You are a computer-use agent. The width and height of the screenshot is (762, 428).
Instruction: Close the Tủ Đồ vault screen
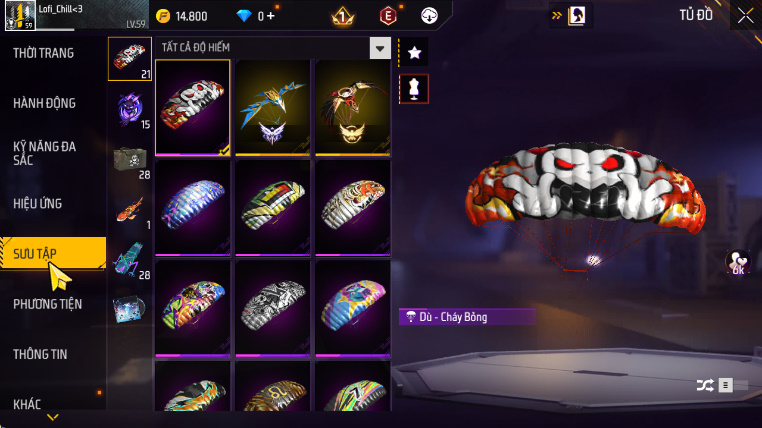(745, 15)
